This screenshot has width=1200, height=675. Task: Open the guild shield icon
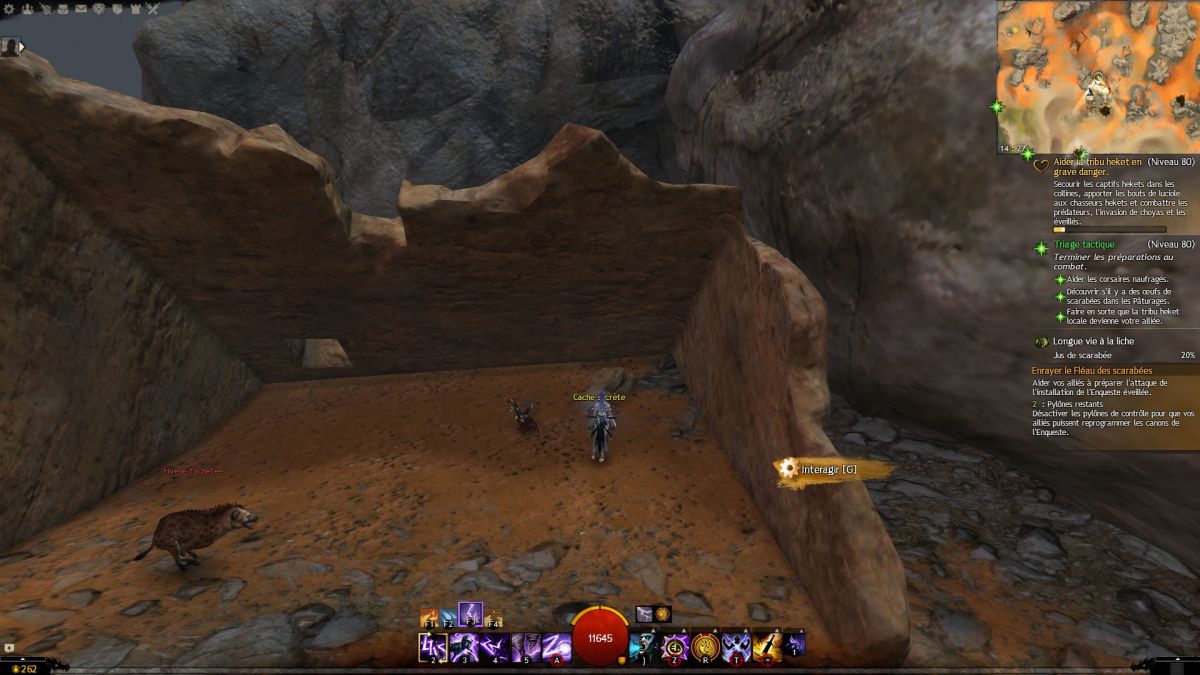click(117, 9)
